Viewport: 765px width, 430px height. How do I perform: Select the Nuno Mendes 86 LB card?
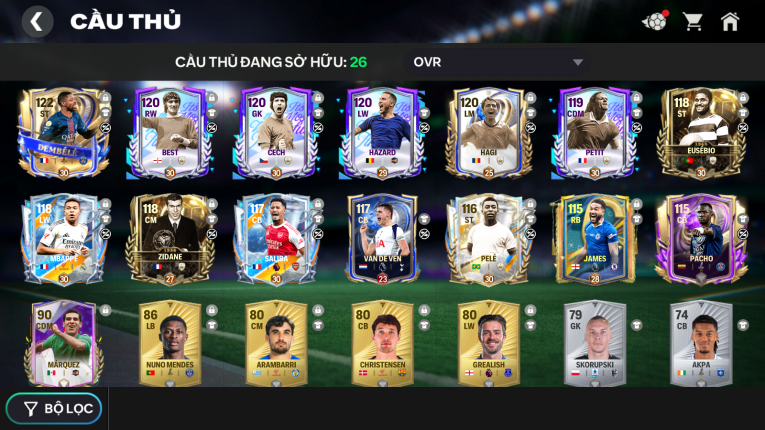(x=169, y=343)
